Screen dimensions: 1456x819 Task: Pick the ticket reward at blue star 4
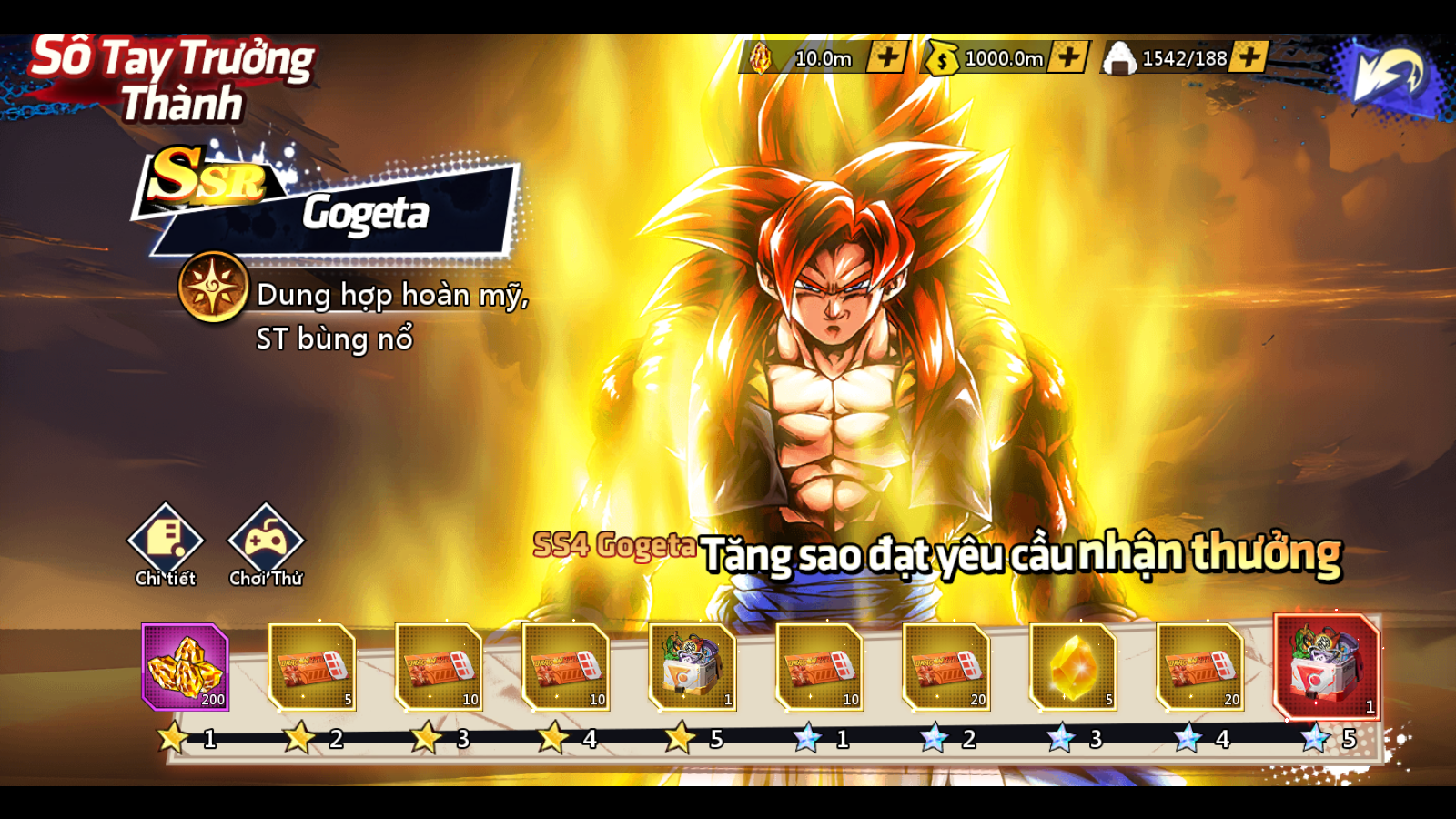(1199, 666)
